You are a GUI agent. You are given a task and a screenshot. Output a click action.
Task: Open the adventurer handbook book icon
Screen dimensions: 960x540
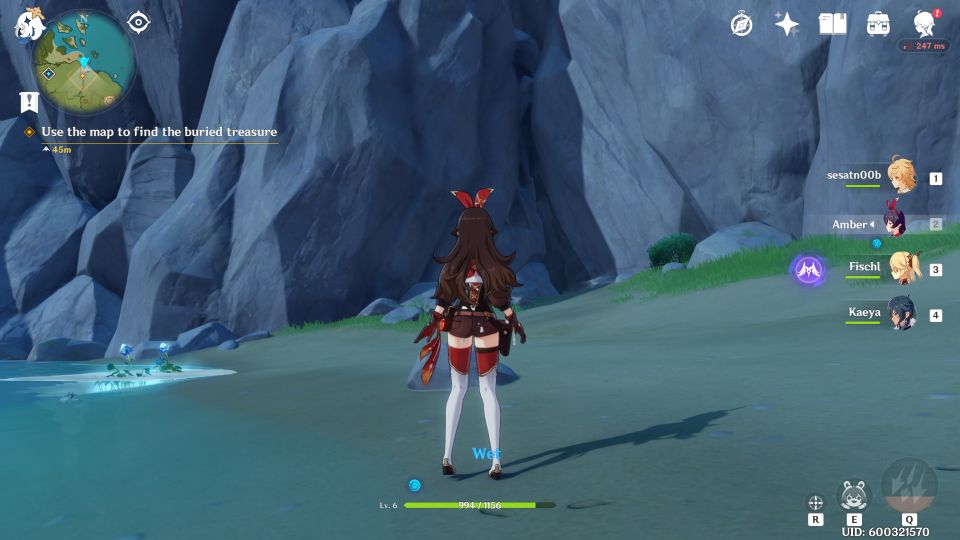coord(832,24)
